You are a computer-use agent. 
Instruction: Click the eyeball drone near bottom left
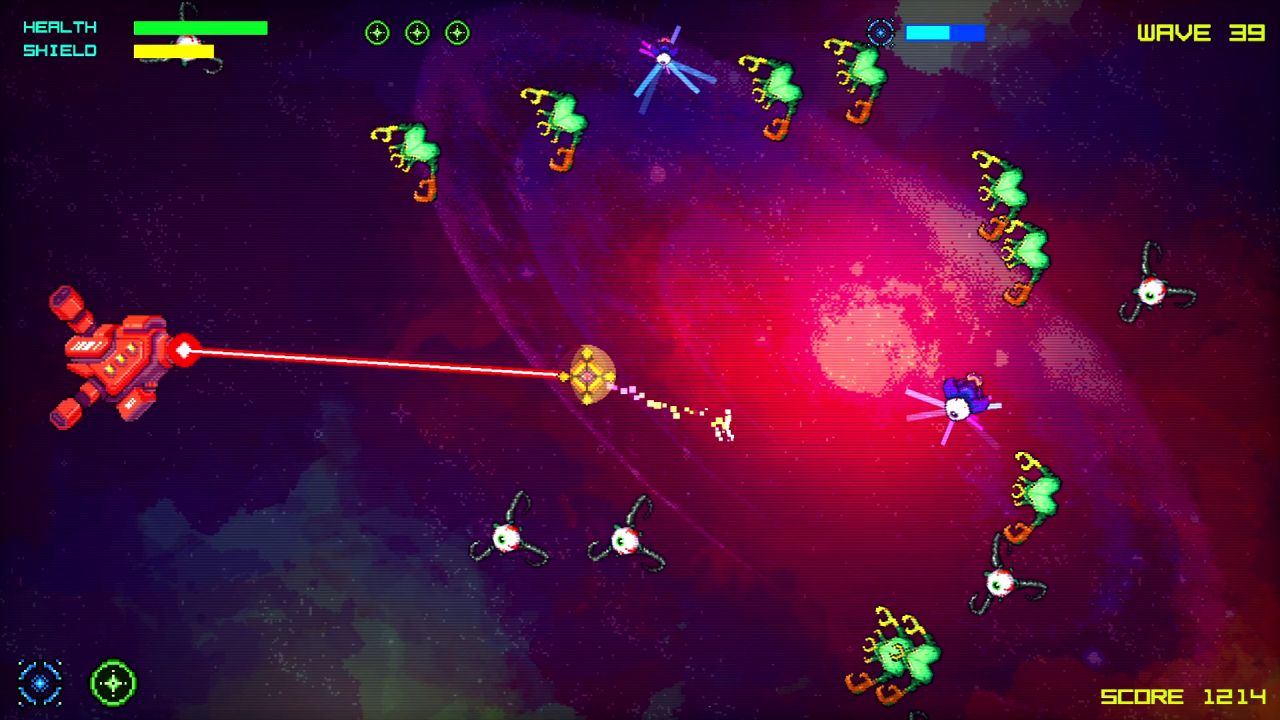click(x=508, y=537)
